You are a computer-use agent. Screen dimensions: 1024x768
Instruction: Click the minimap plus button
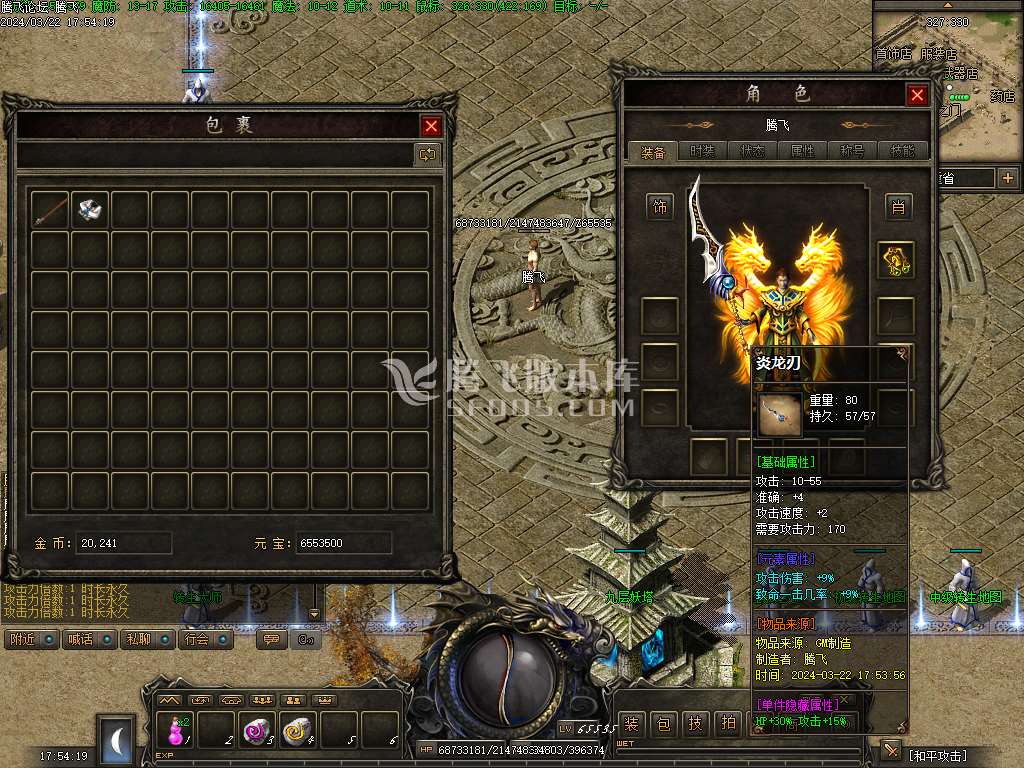click(x=1007, y=178)
